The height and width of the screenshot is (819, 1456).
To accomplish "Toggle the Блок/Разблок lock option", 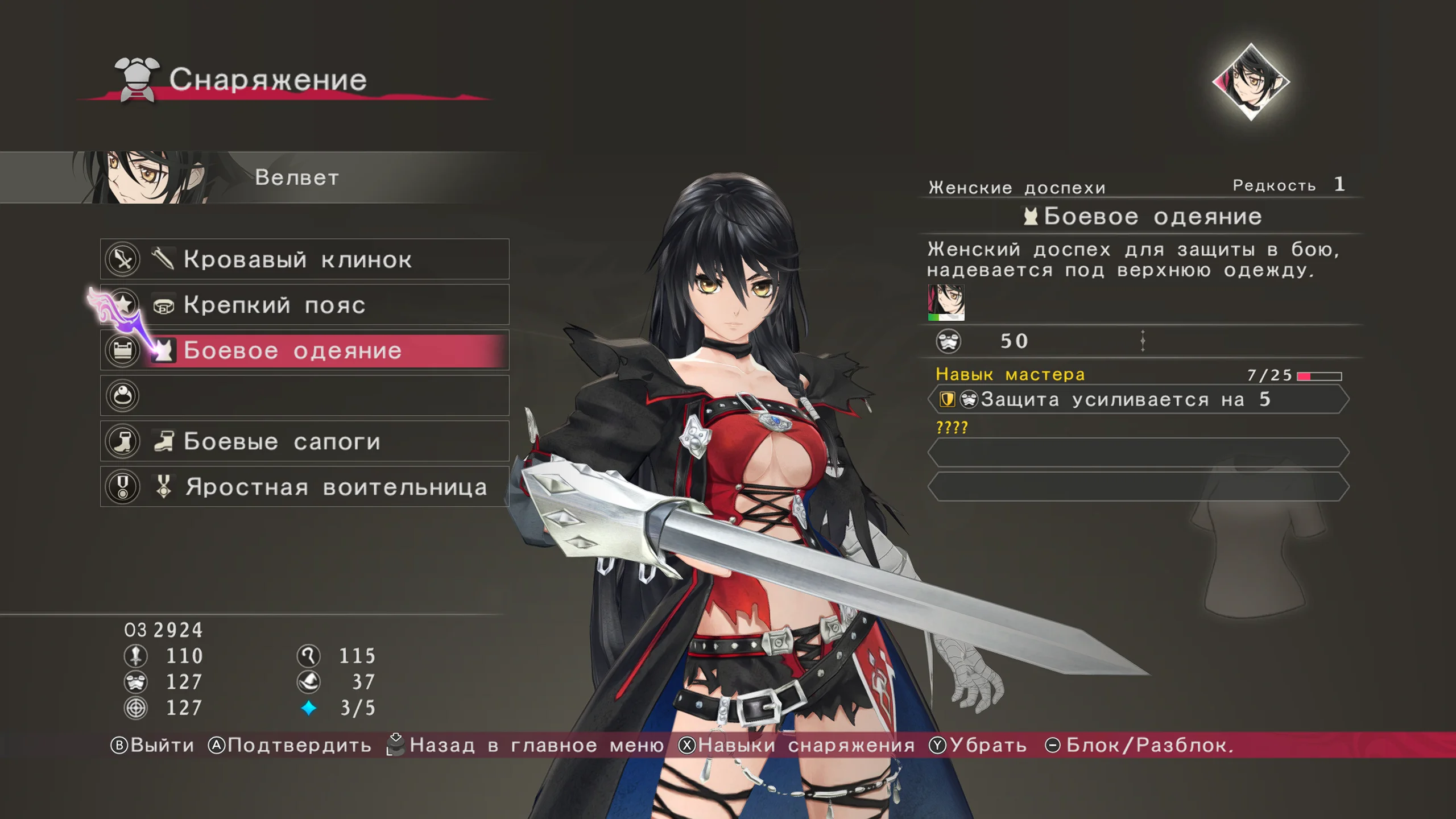I will 1140,745.
